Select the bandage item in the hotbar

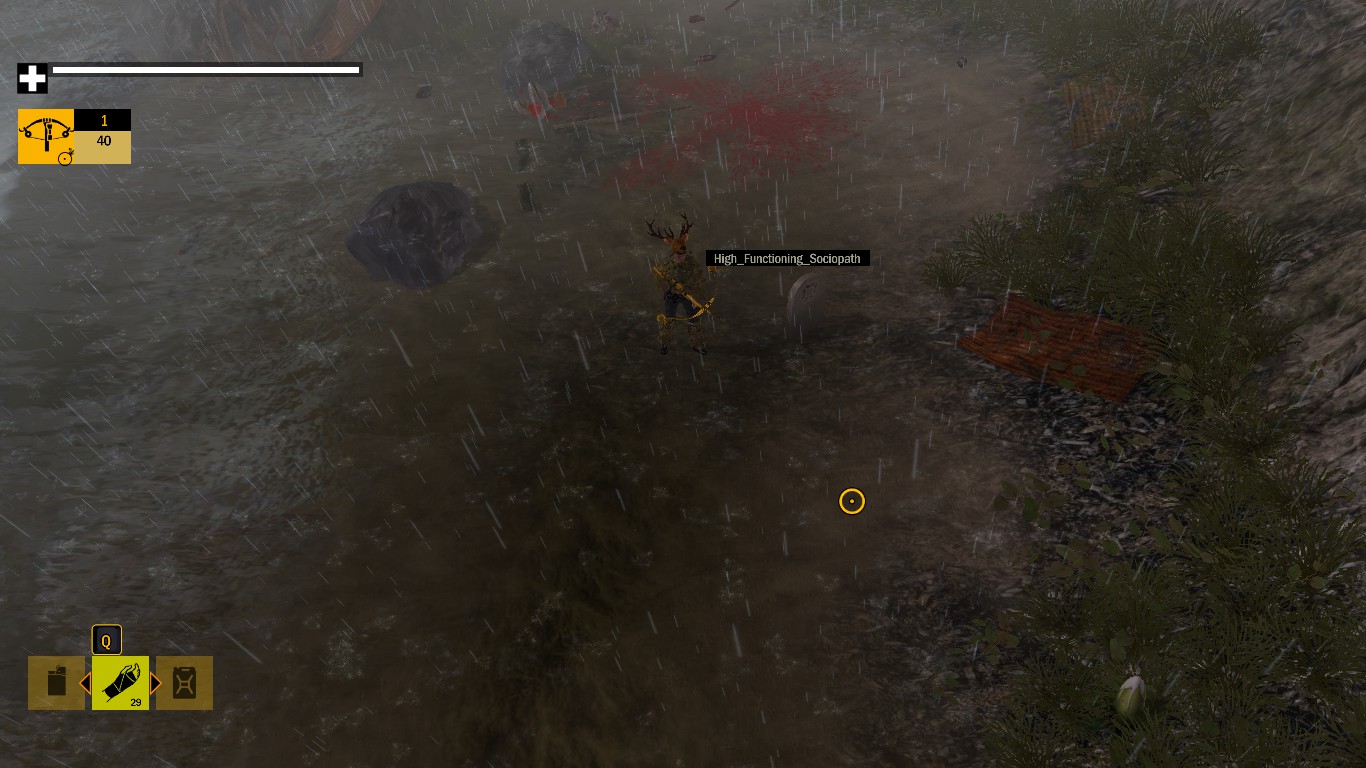[120, 683]
